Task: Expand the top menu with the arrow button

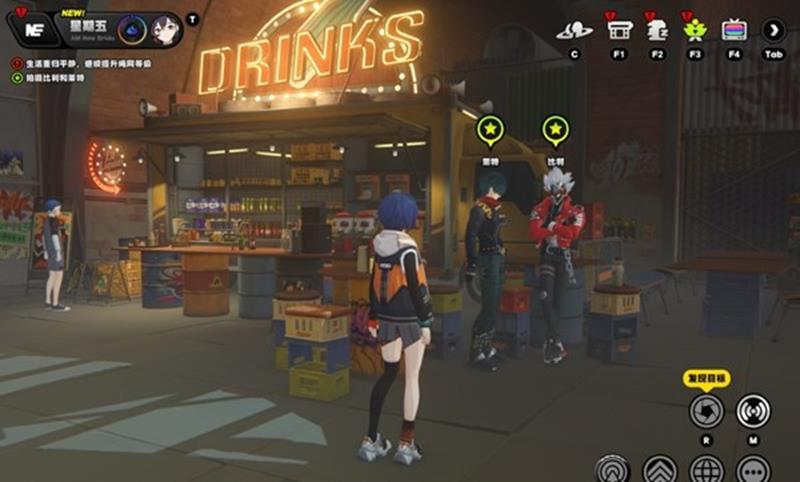Action: [773, 30]
